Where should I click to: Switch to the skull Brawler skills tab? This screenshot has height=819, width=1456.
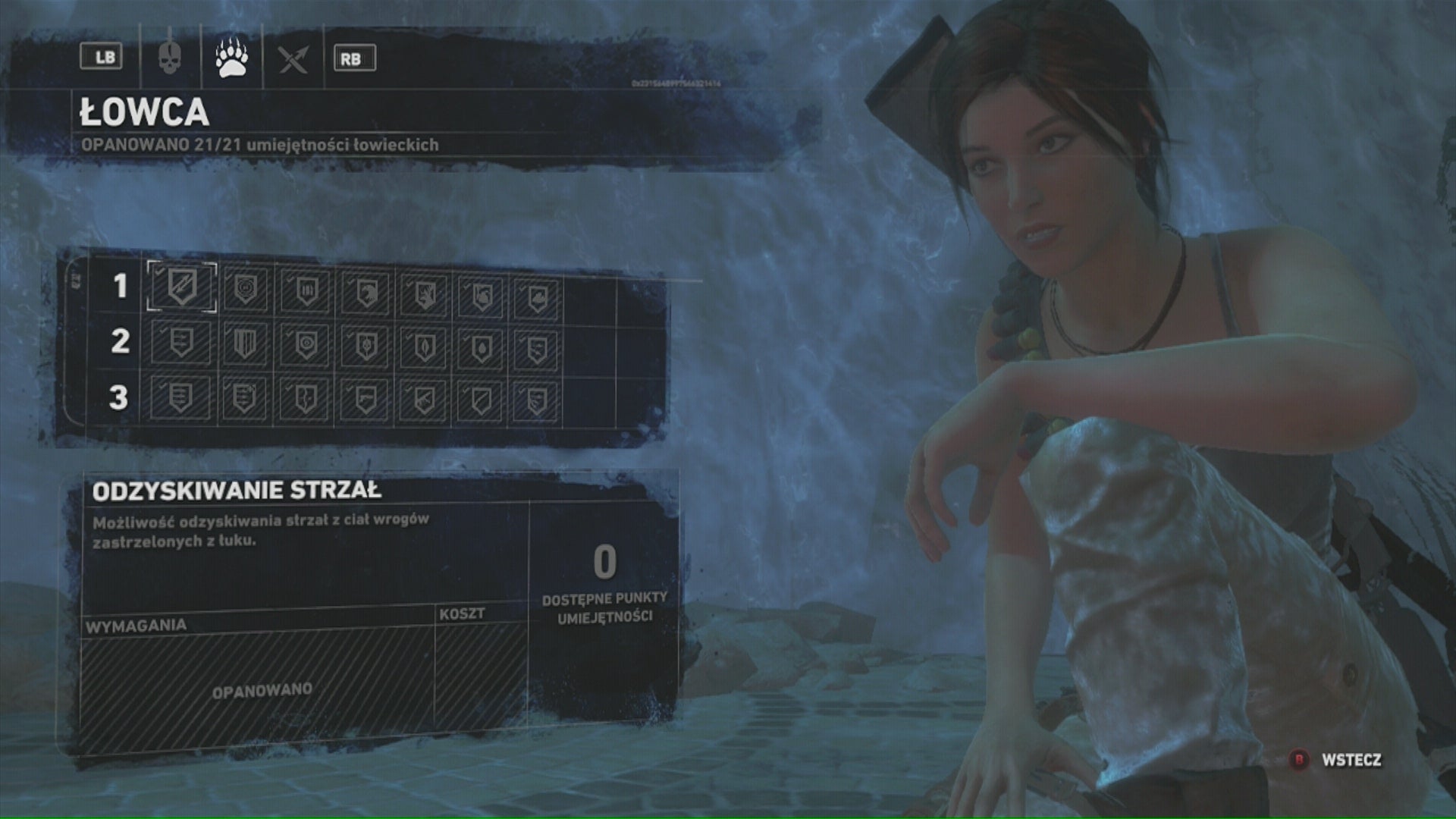click(x=169, y=58)
